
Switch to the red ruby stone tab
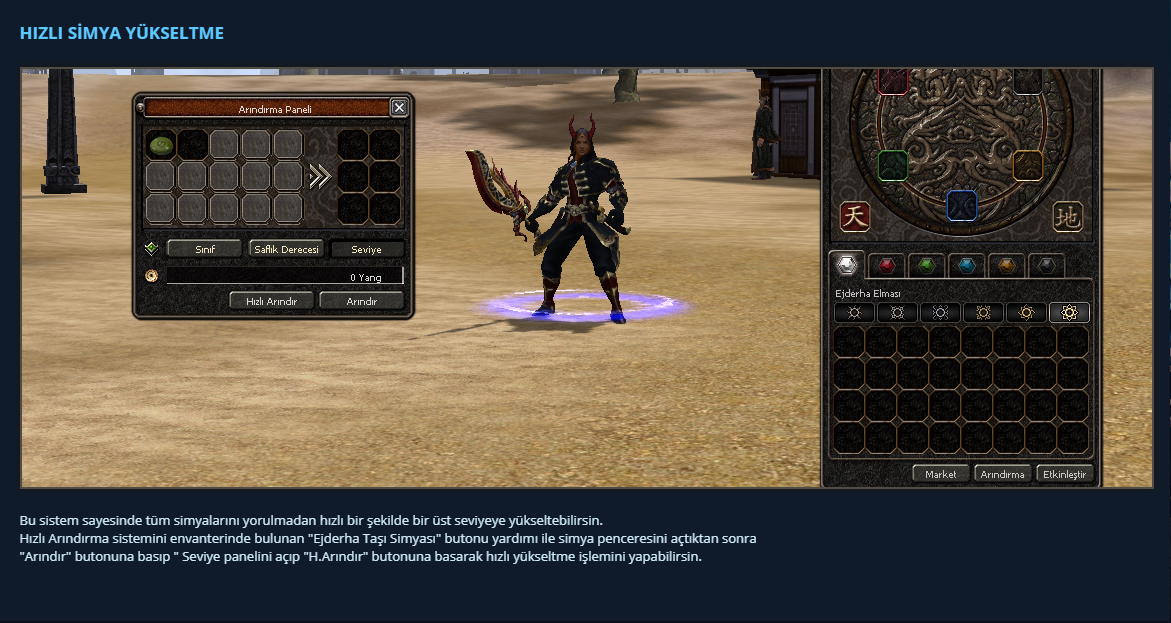(886, 266)
